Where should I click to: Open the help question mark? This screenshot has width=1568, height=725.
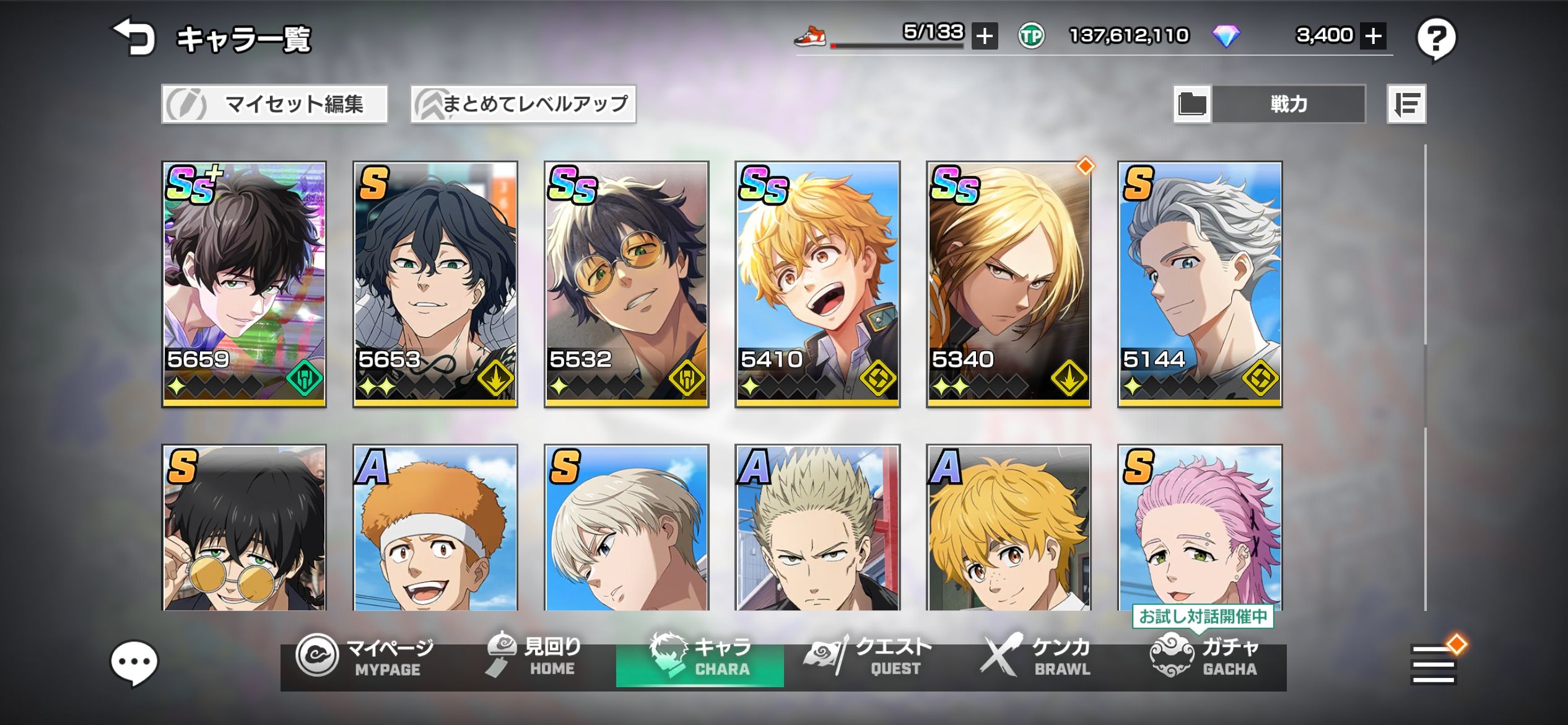[x=1436, y=39]
